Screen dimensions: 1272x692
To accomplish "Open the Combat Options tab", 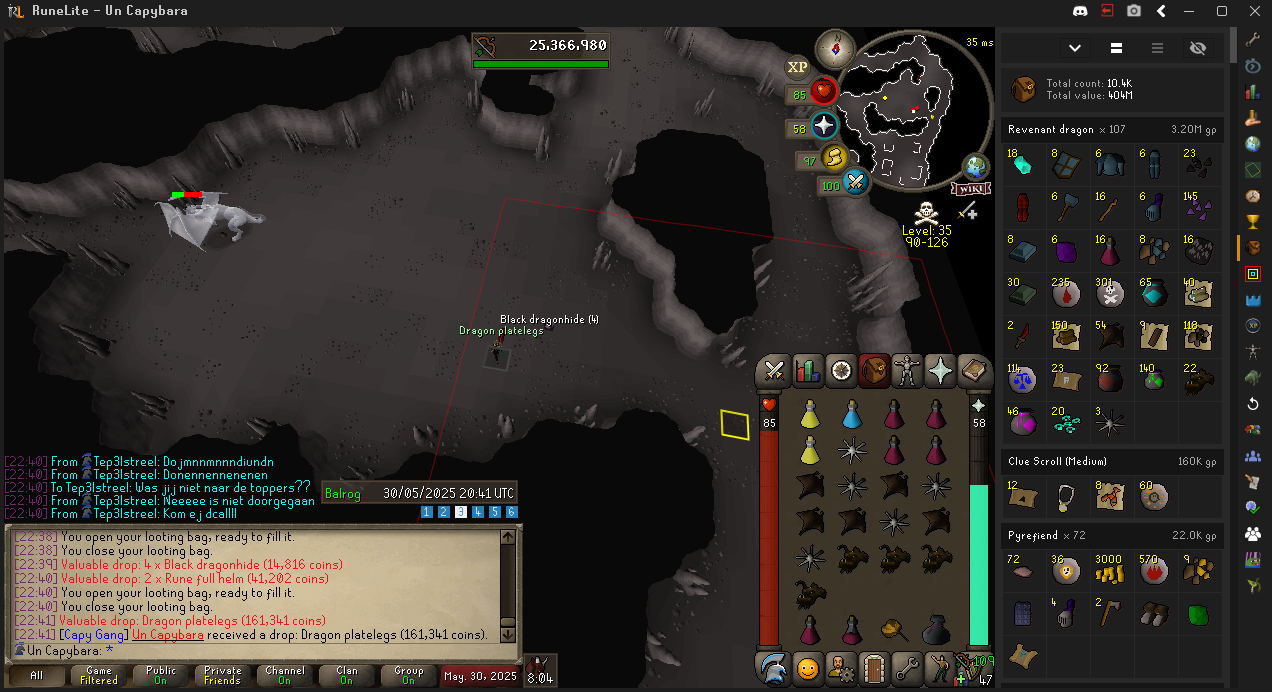I will pos(773,371).
